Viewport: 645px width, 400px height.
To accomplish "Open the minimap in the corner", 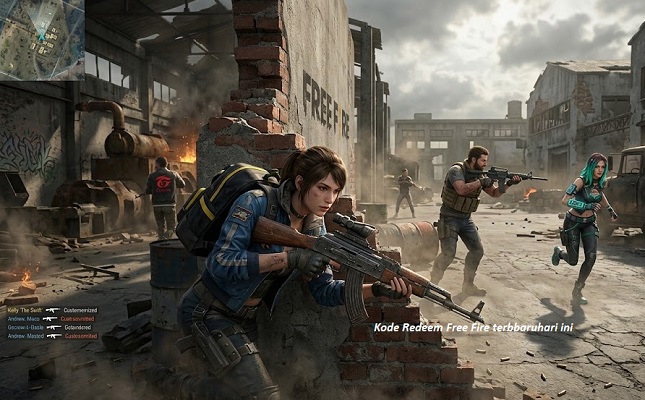I will tap(42, 40).
